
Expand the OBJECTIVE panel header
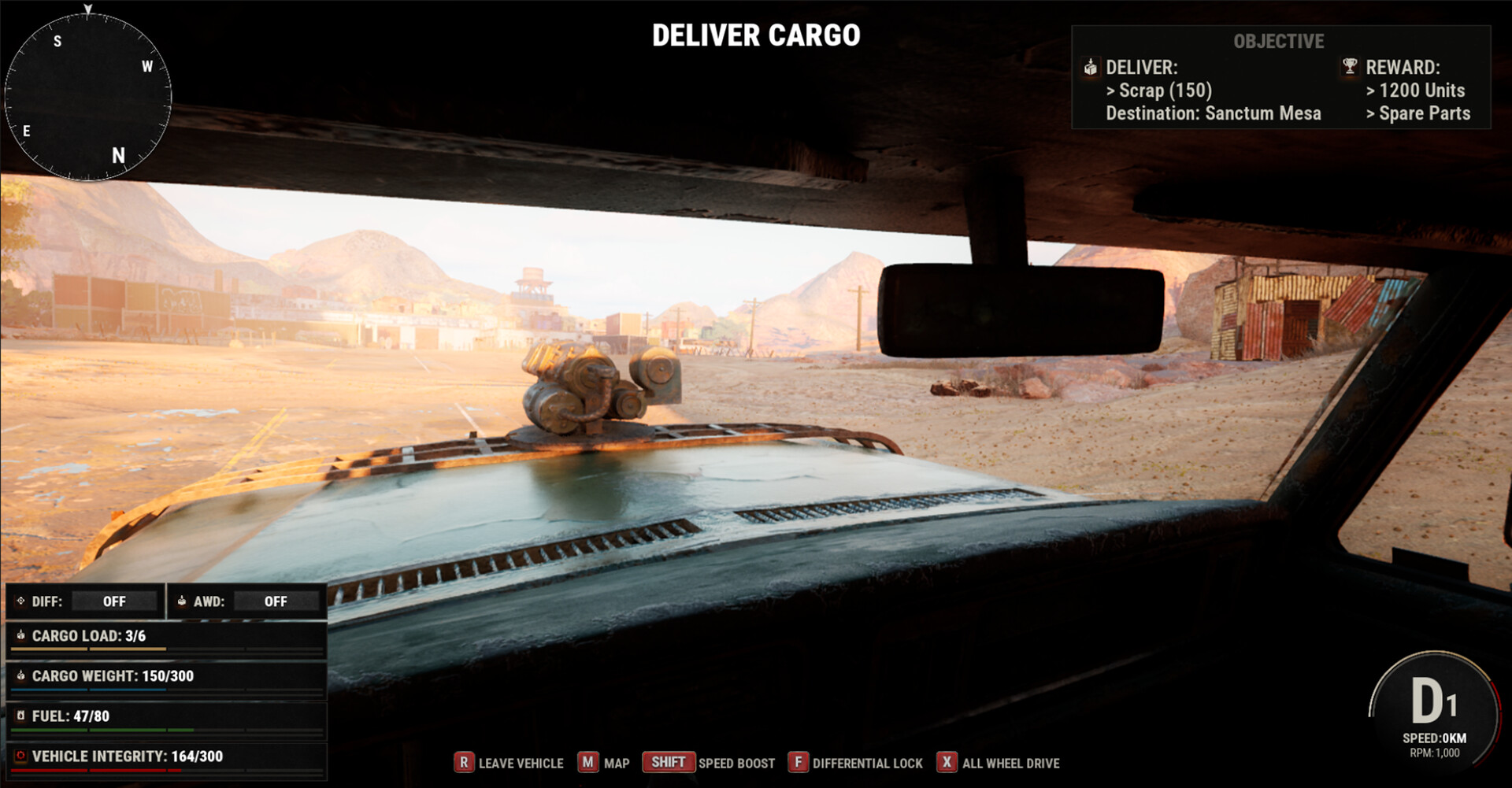pos(1277,42)
